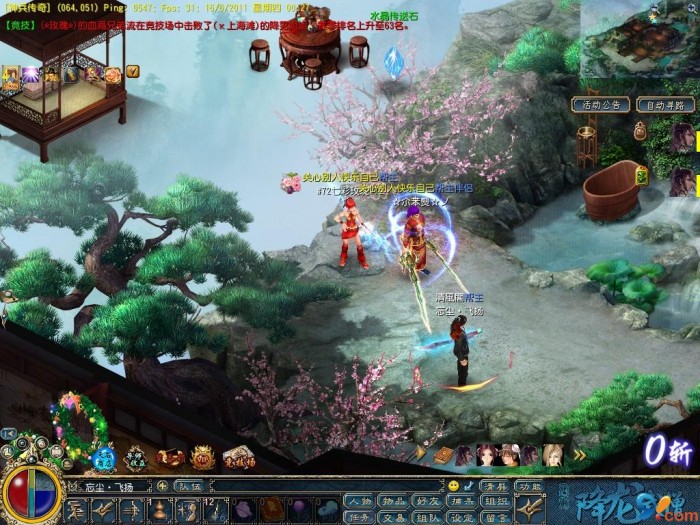The width and height of the screenshot is (700, 525).
Task: Click the 功能 function button
Action: (x=528, y=486)
